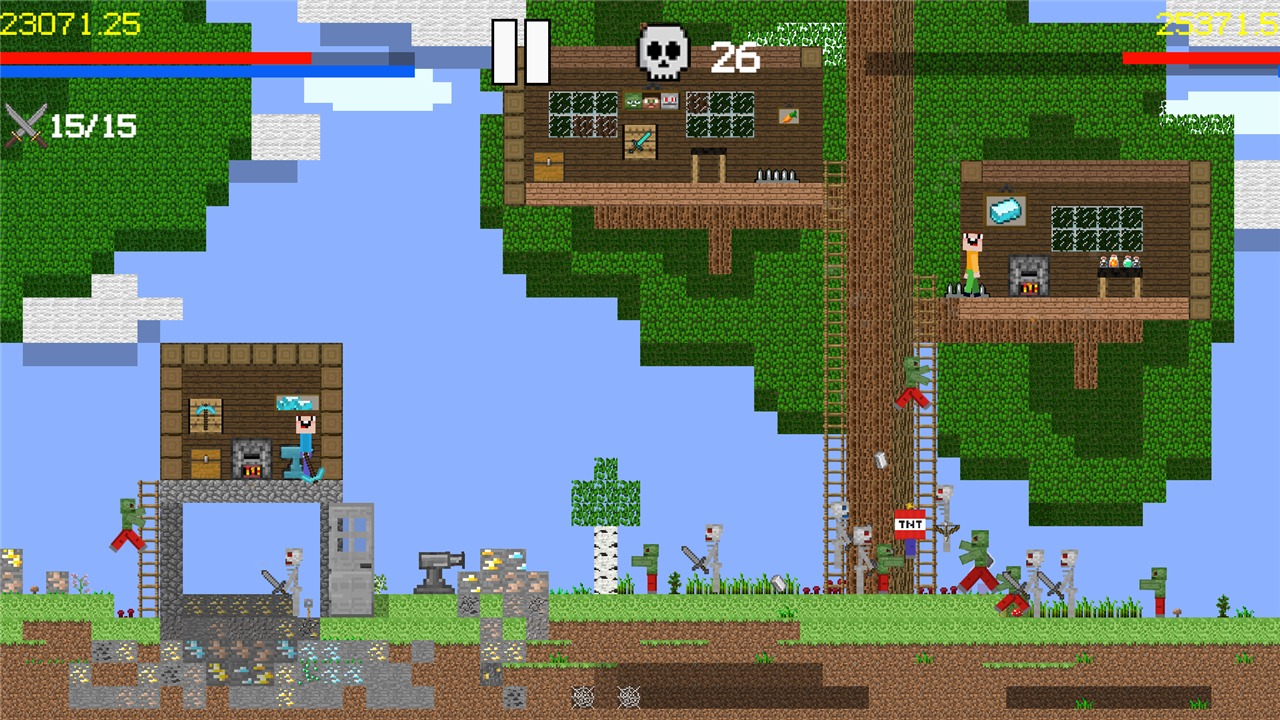Click the cannon sitting on the ground
1280x720 pixels.
click(x=435, y=572)
